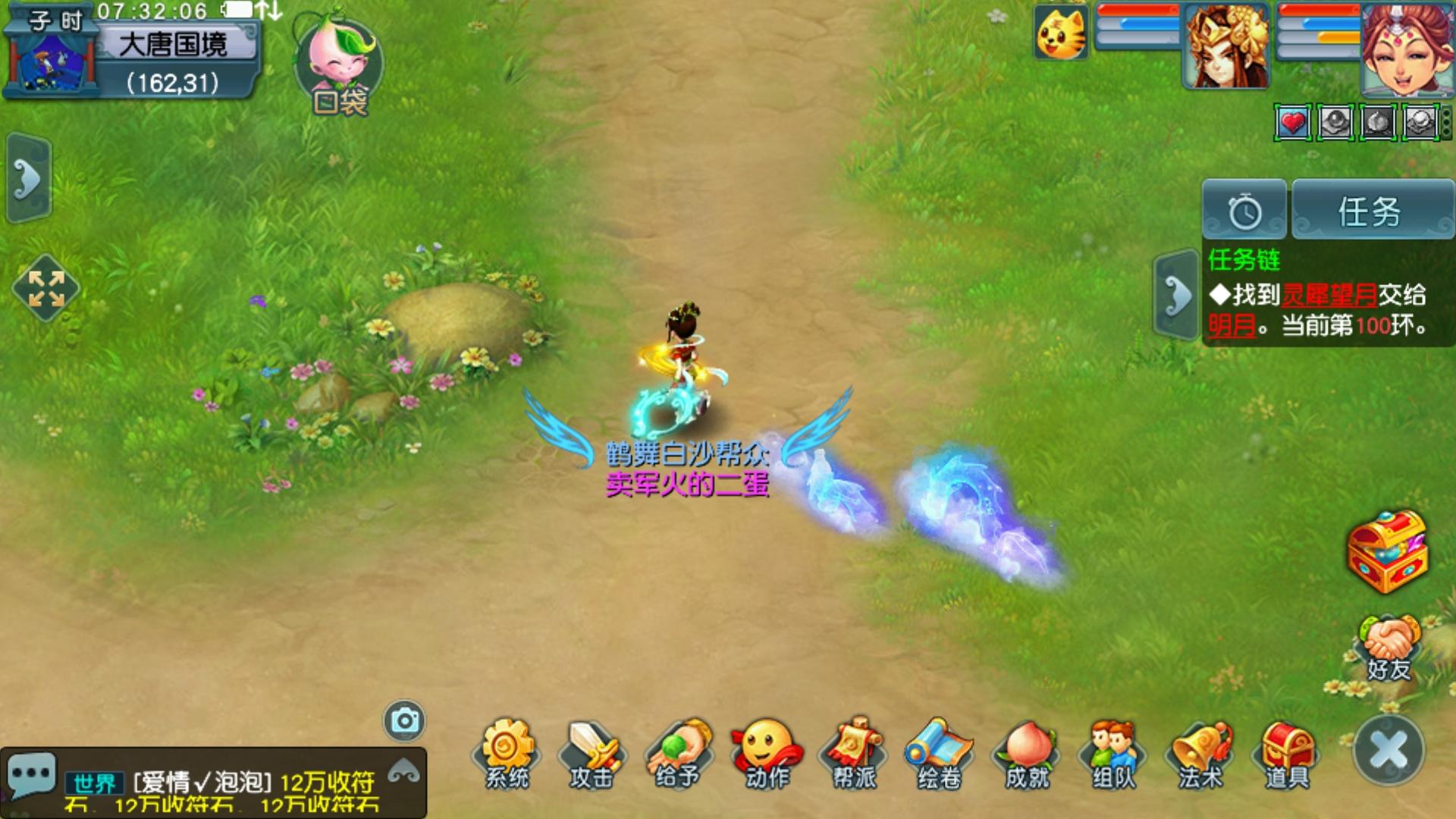Take a screenshot with the camera button
The height and width of the screenshot is (819, 1456).
point(404,720)
